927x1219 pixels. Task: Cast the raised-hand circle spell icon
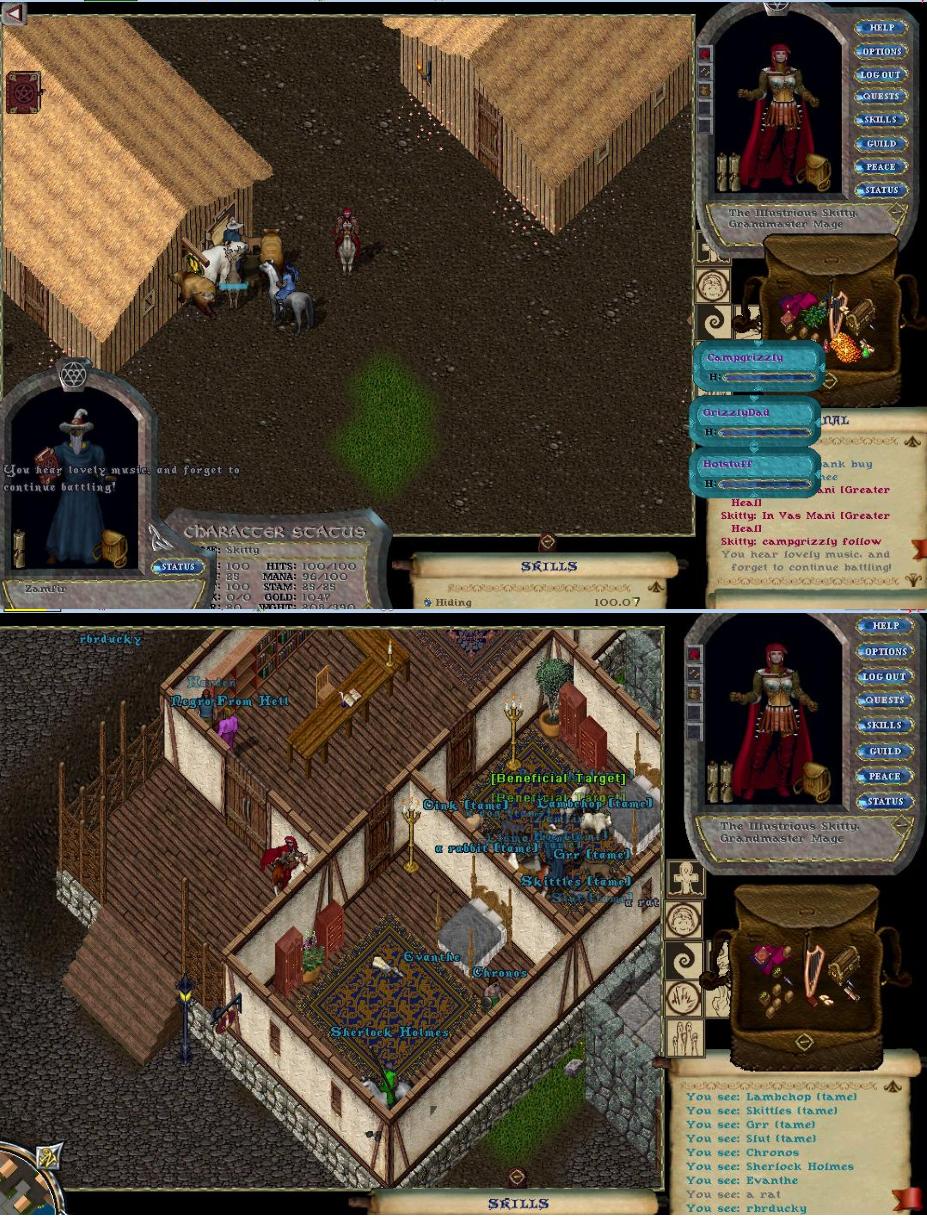[685, 1000]
